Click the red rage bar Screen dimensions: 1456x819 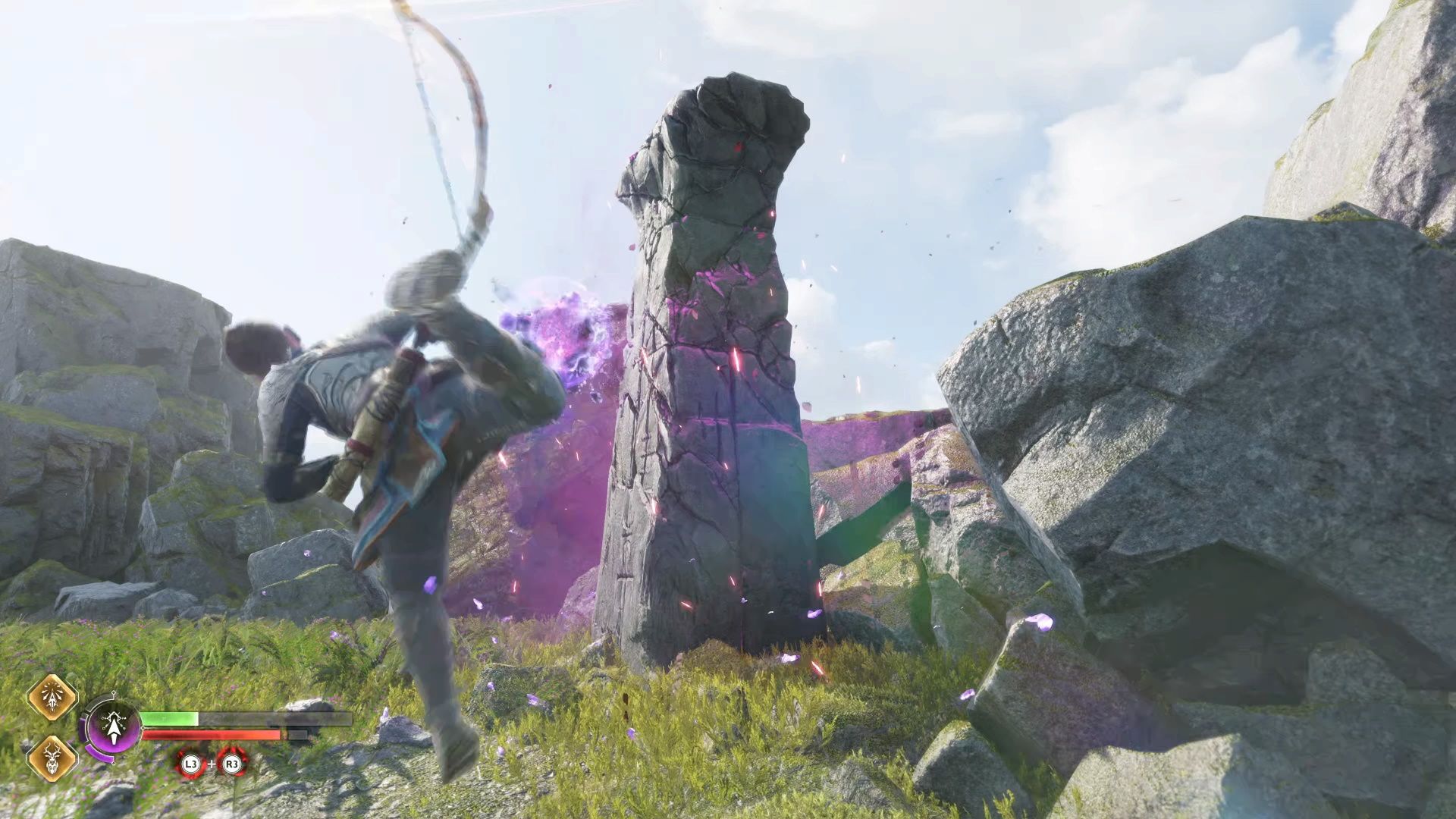(212, 735)
